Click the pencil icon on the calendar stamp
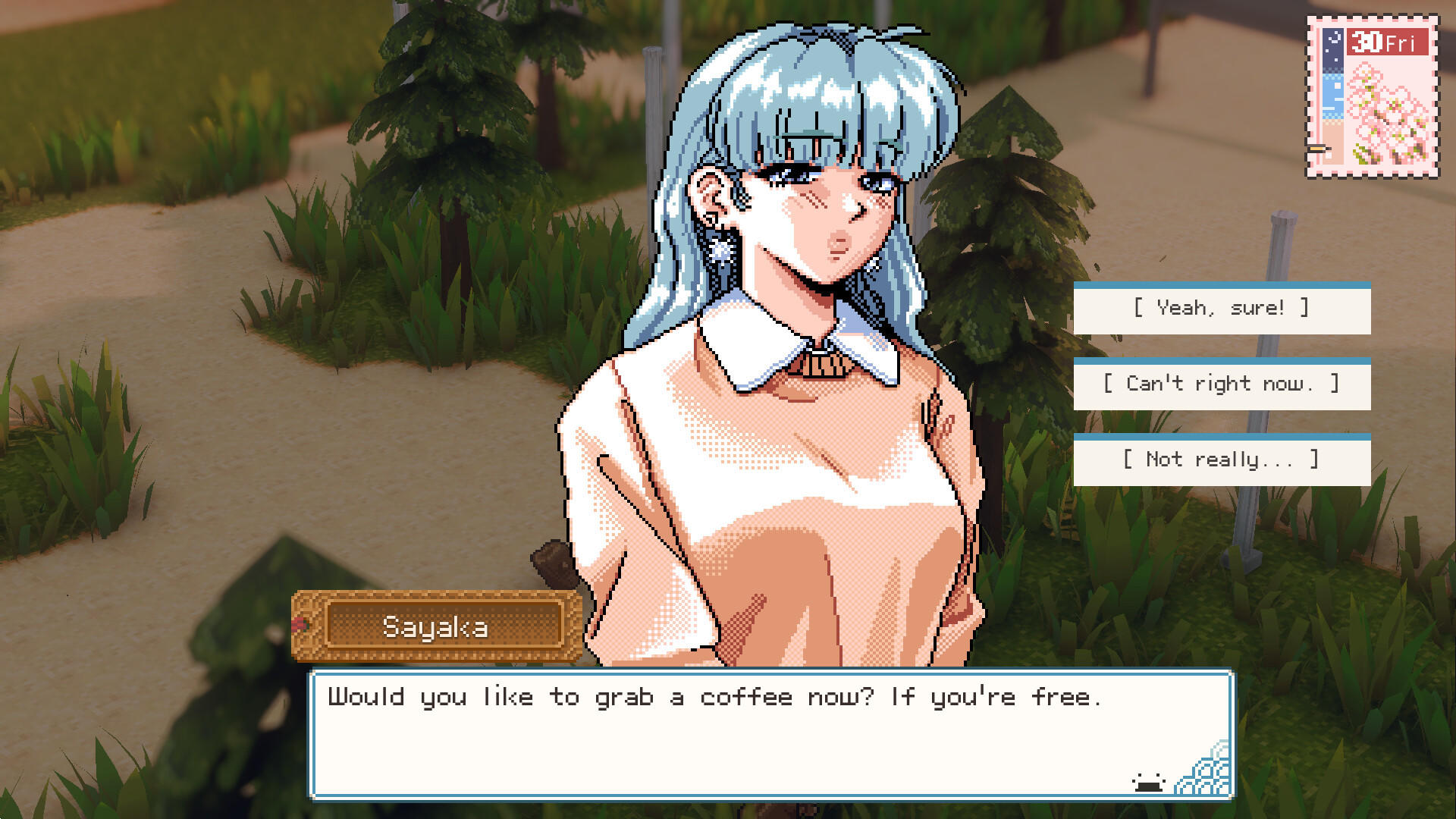The height and width of the screenshot is (819, 1456). pos(1319,150)
